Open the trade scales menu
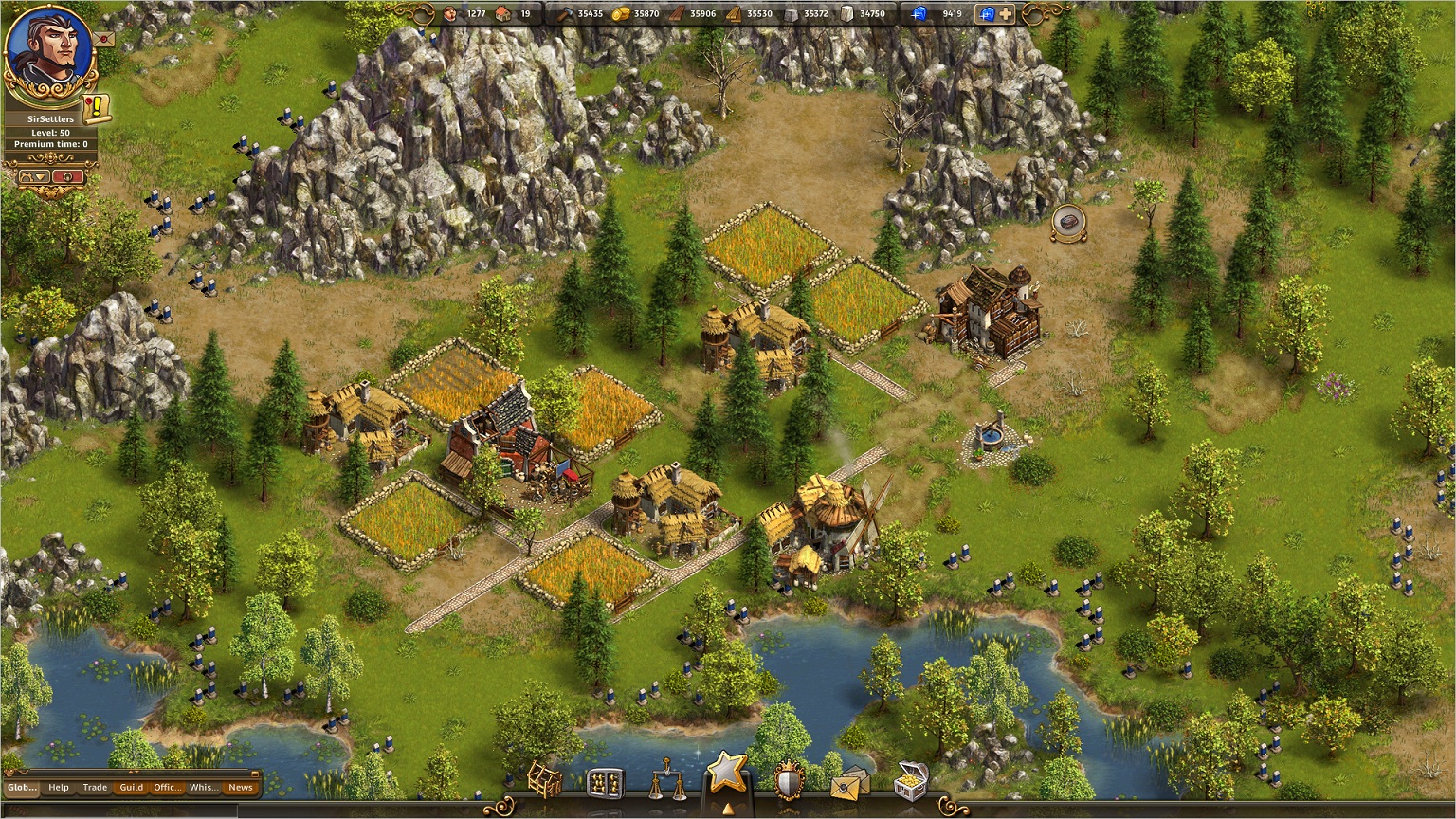 pyautogui.click(x=667, y=780)
